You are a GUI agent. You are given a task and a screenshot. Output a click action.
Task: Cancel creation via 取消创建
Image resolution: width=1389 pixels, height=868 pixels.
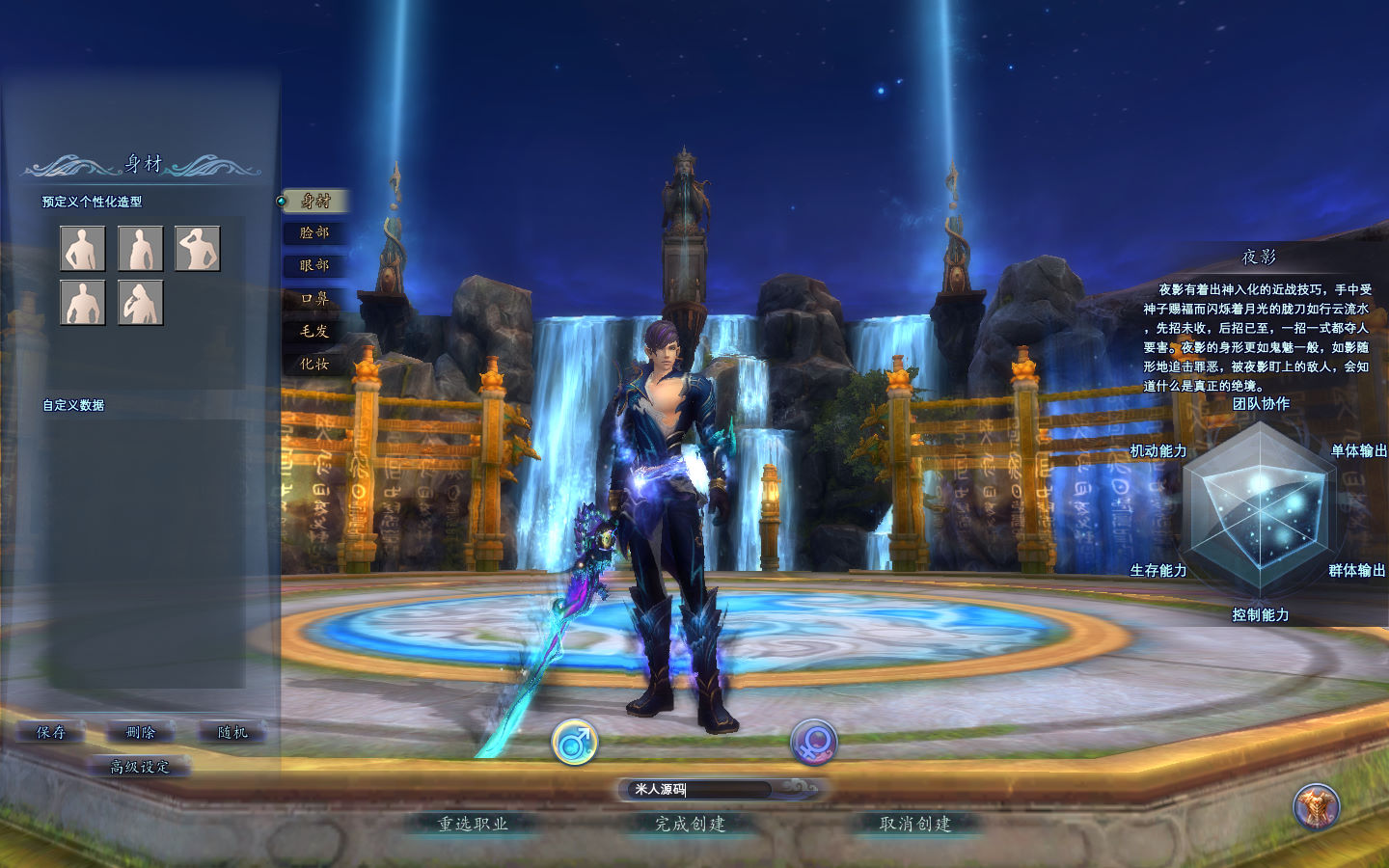coord(915,825)
